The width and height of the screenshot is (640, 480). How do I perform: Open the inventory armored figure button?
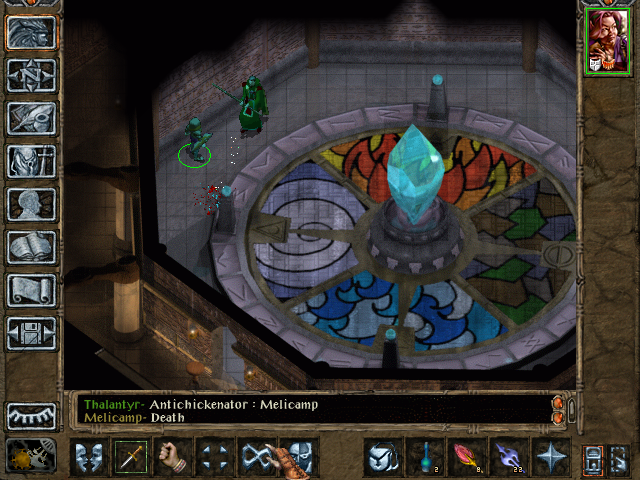coord(31,161)
